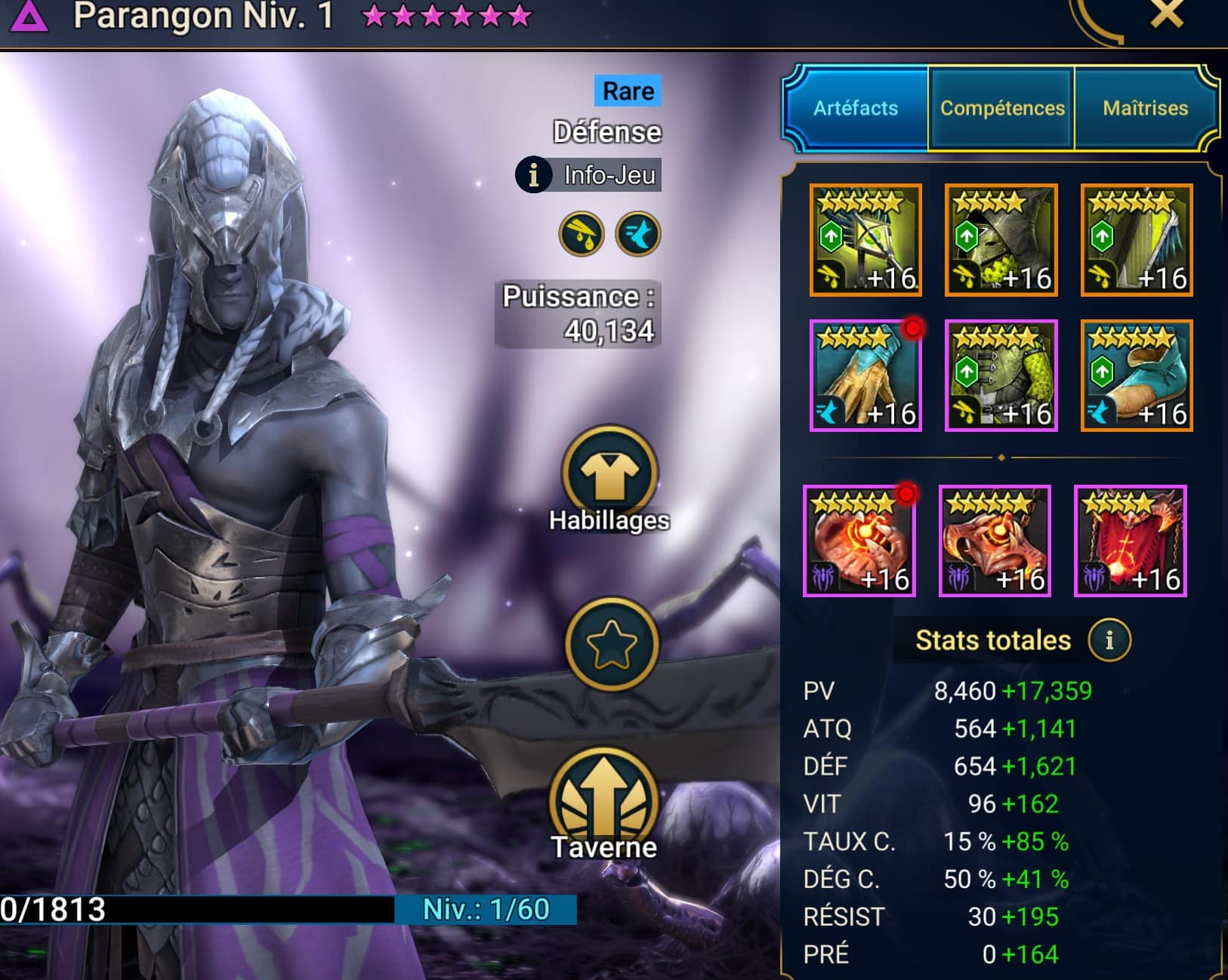Image resolution: width=1228 pixels, height=980 pixels.
Task: Go to the Taverne upgrade
Action: pos(604,805)
